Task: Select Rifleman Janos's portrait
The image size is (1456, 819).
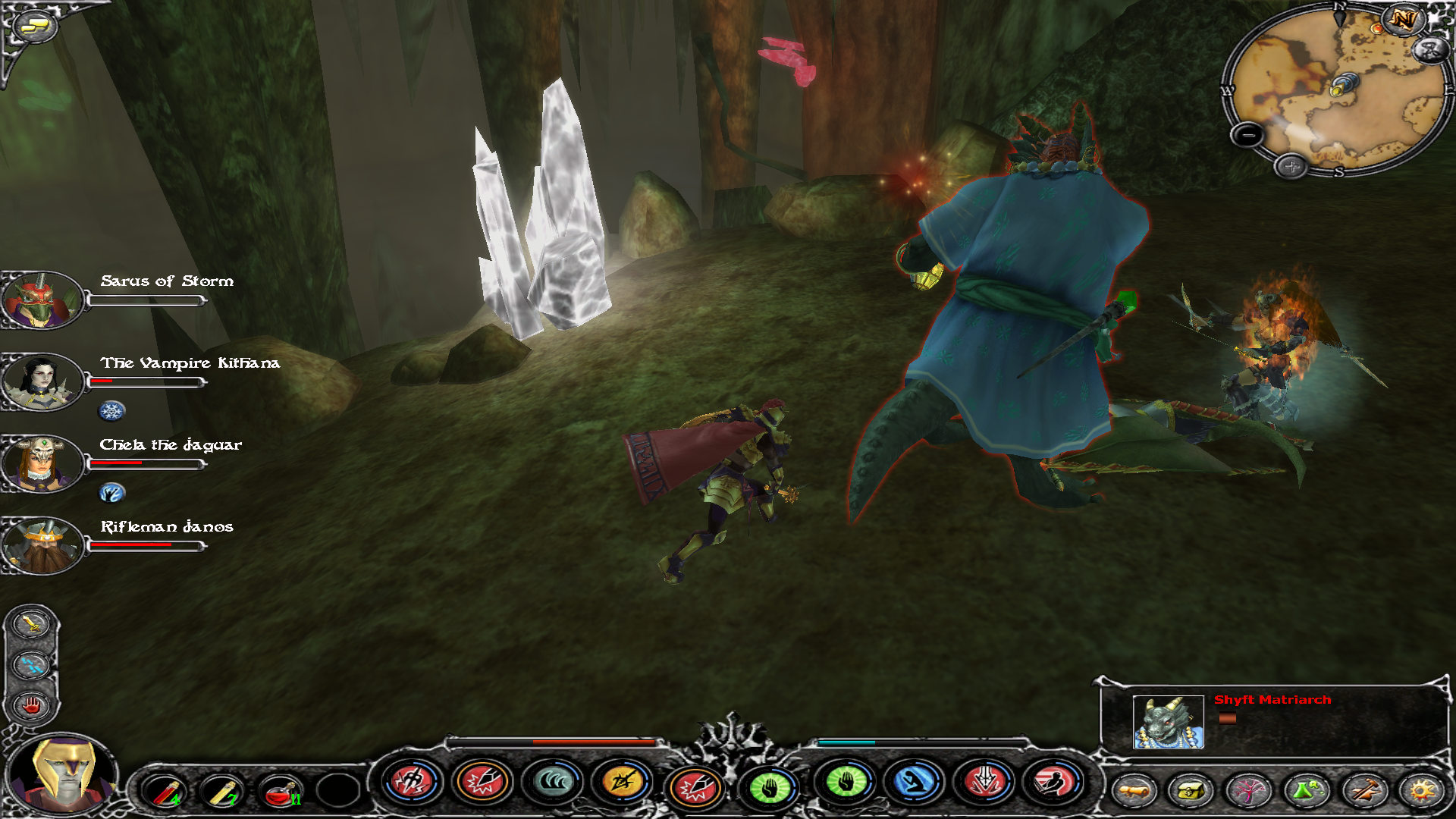Action: [x=42, y=546]
